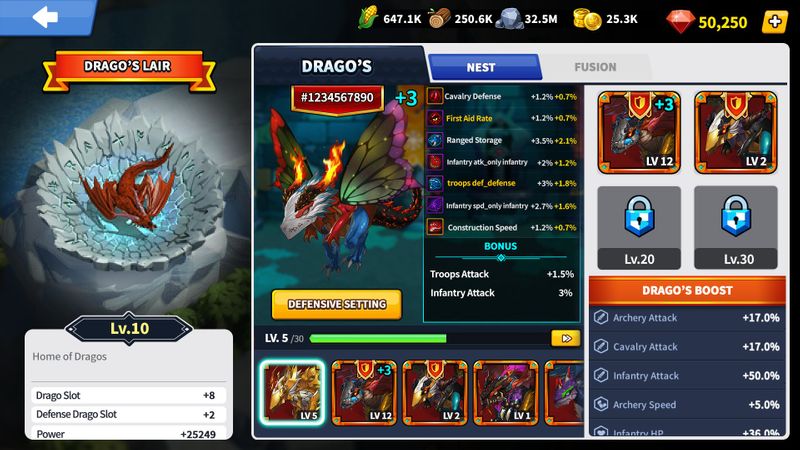Select the LV 12 drago in bottom roster

tap(363, 392)
